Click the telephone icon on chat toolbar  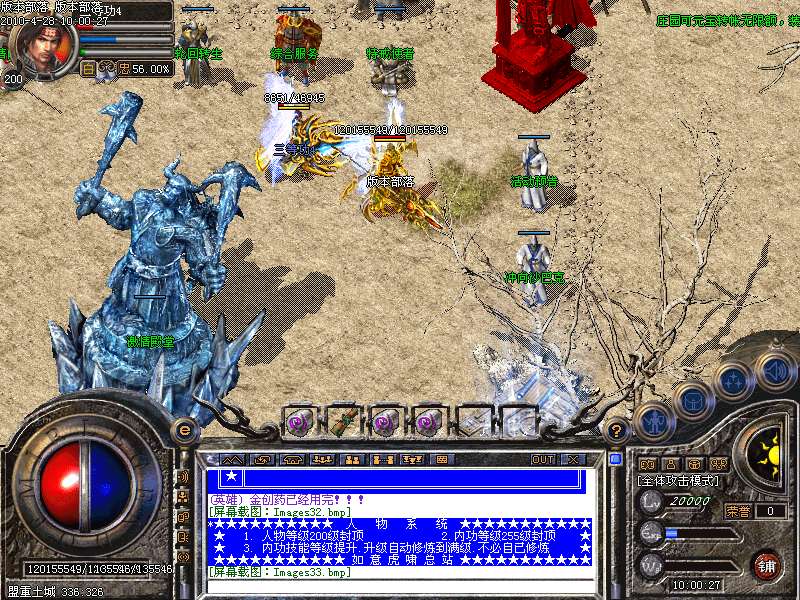[293, 459]
